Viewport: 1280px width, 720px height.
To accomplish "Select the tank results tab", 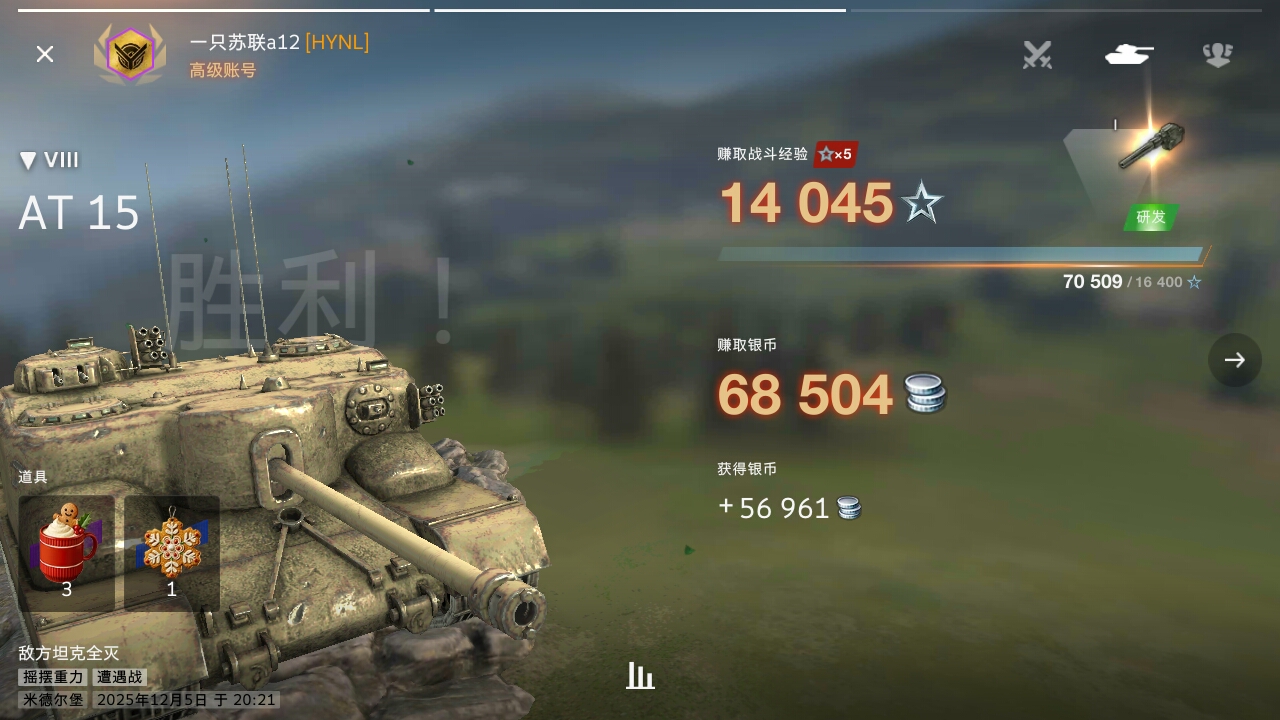I will [x=1128, y=54].
